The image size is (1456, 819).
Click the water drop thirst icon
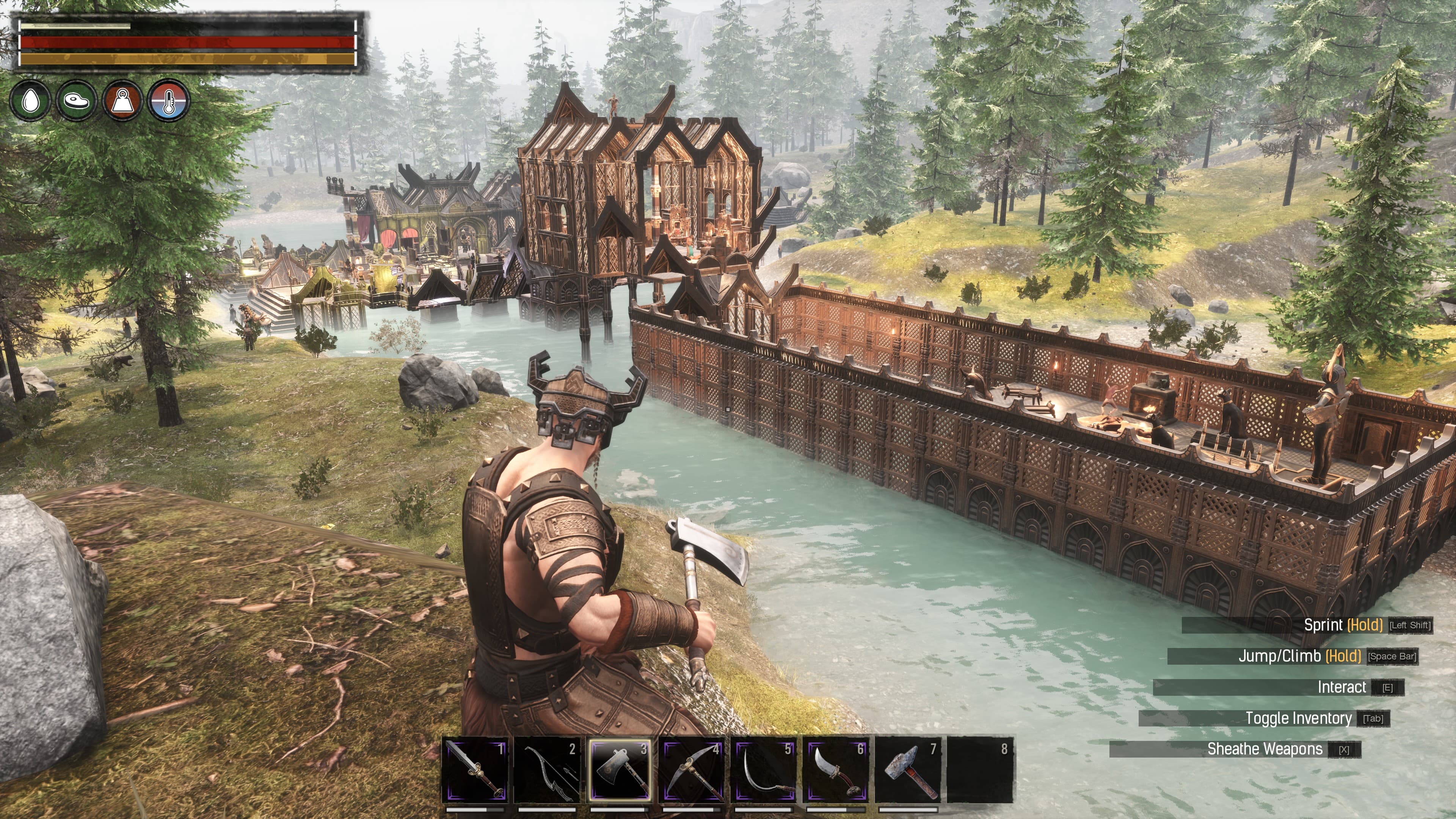pos(31,100)
